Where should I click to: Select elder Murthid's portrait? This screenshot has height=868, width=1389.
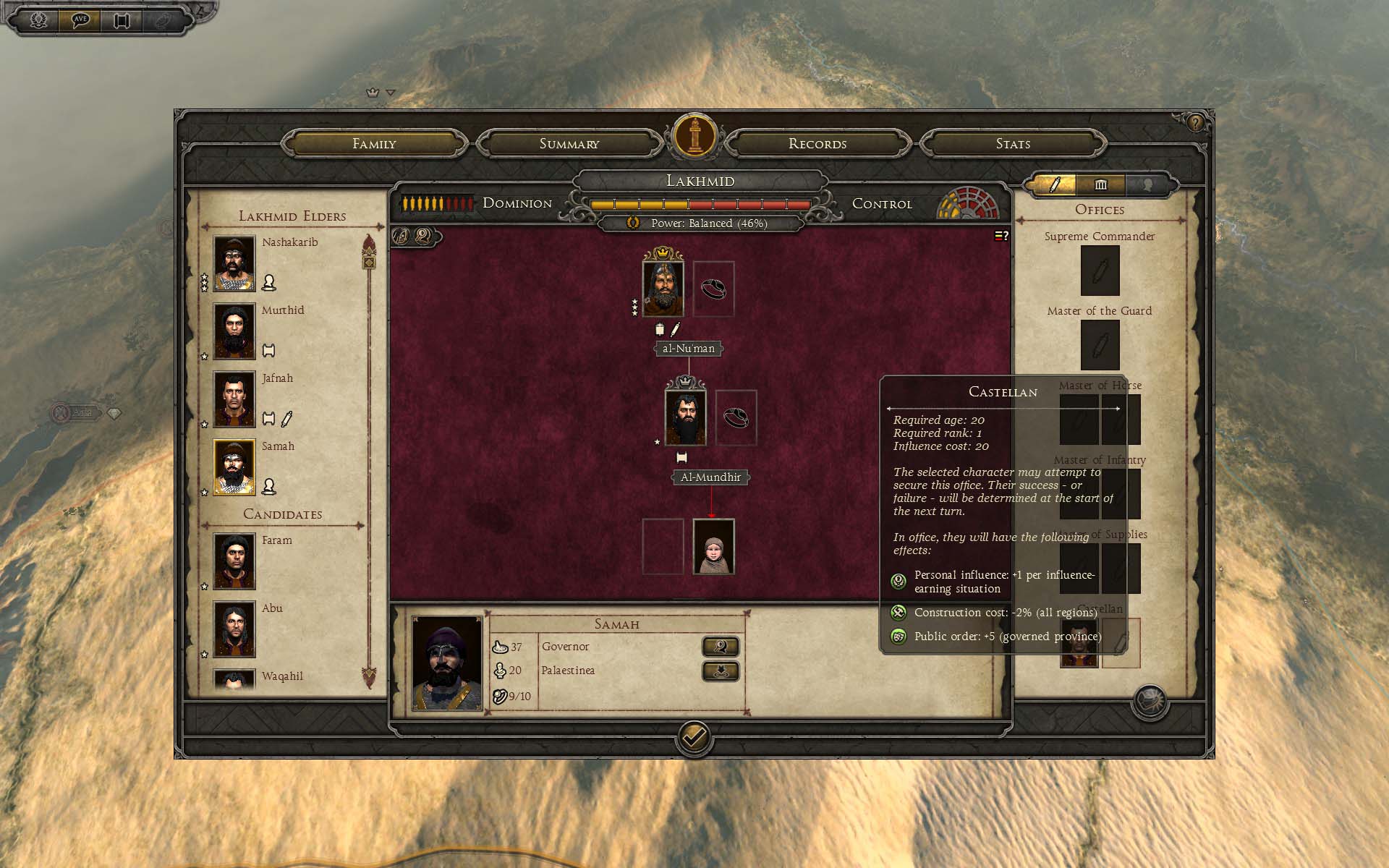[x=234, y=331]
